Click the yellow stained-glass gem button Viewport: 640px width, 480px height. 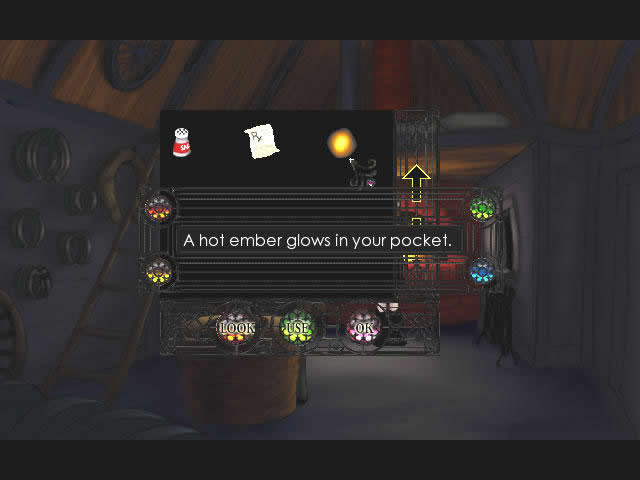point(159,270)
